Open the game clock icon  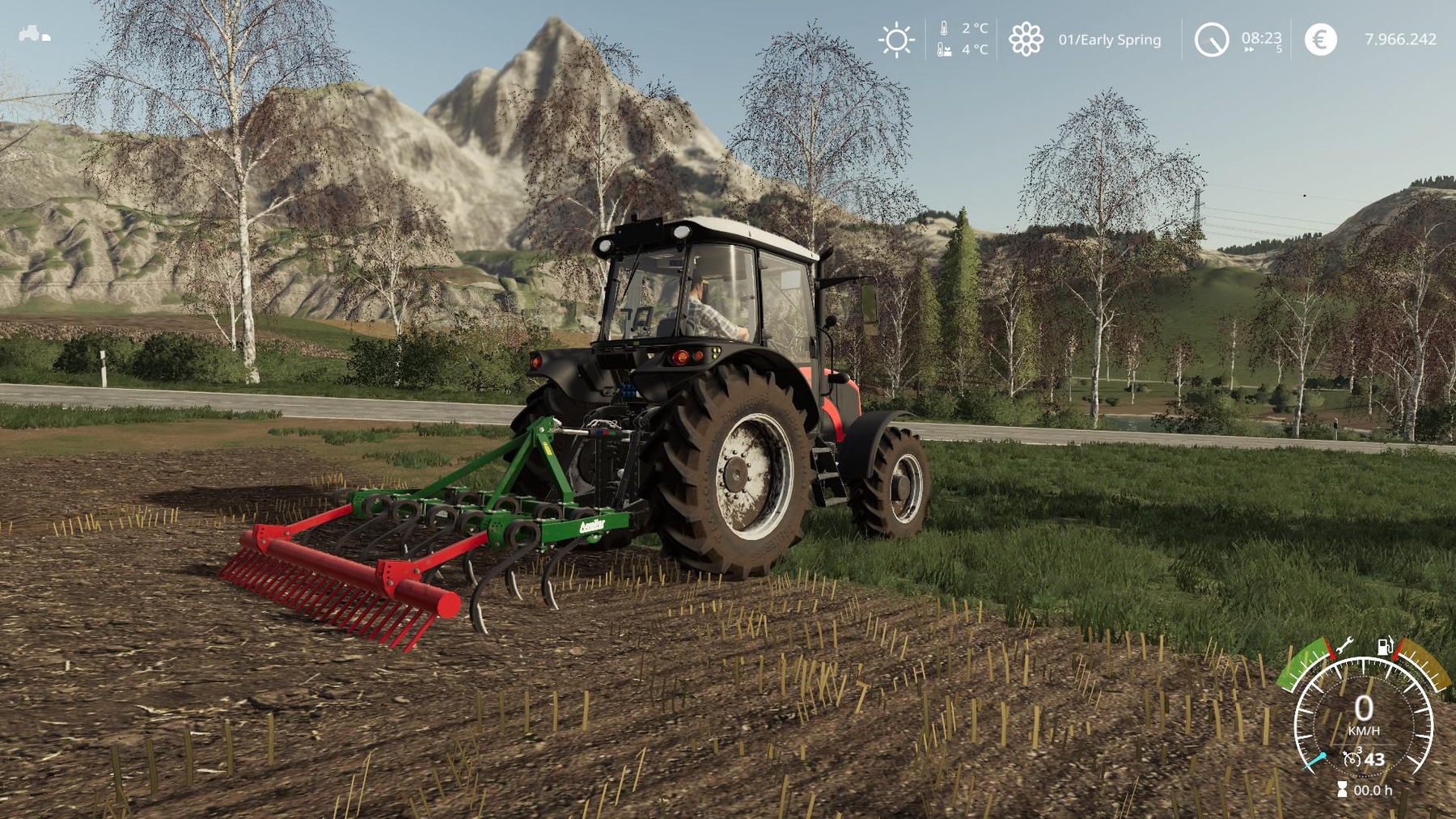1211,40
